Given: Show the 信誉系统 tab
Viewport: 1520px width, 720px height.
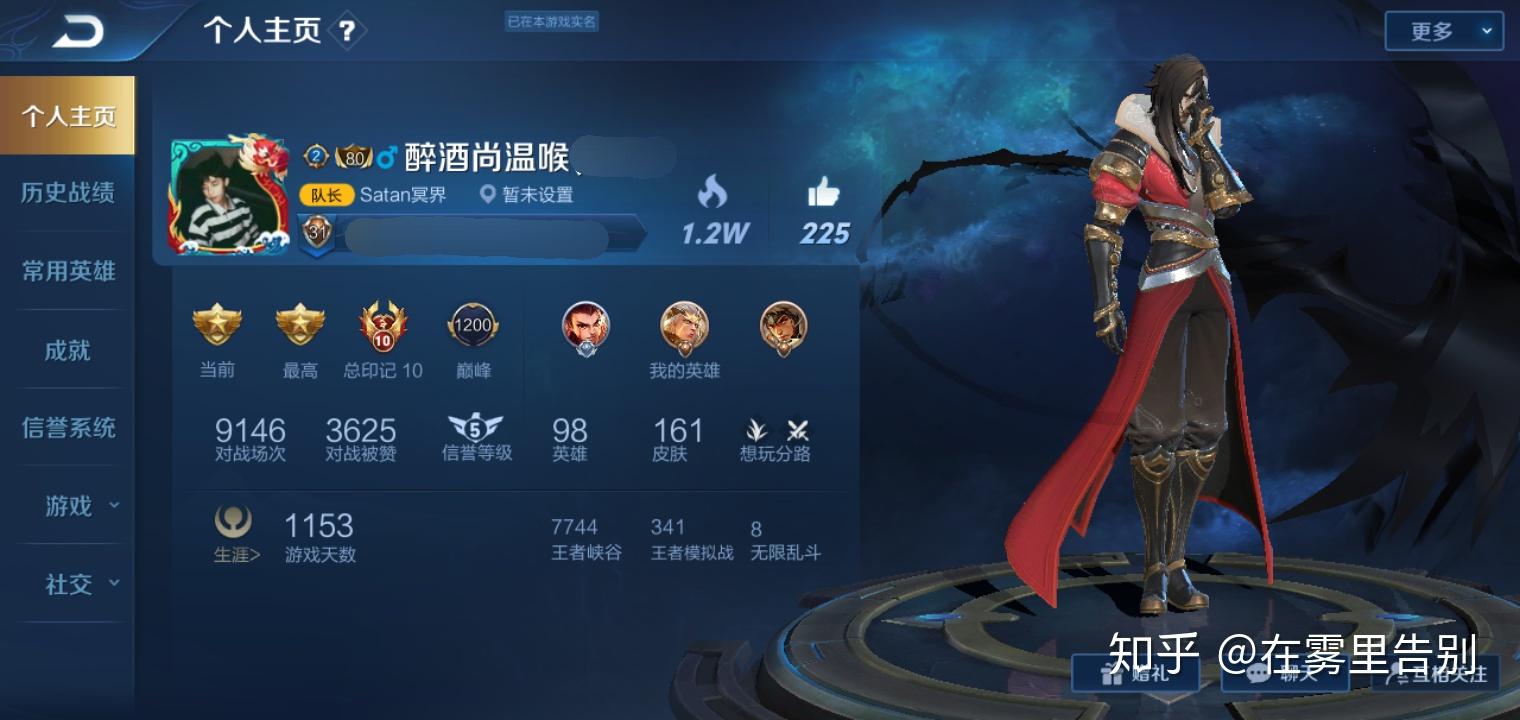Looking at the screenshot, I should pyautogui.click(x=68, y=428).
